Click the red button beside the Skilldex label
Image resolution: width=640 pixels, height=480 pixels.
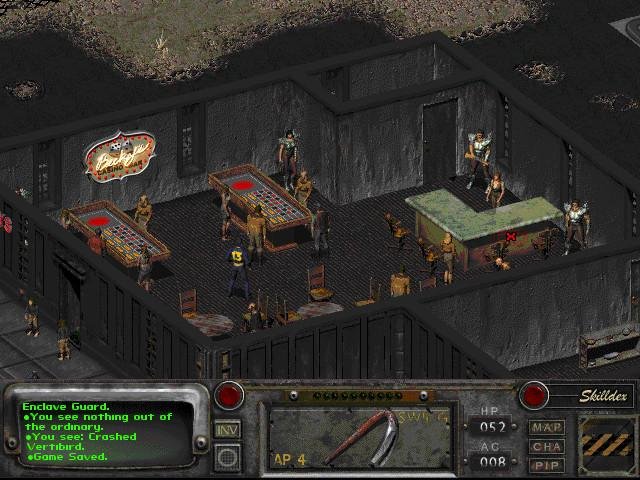(x=533, y=394)
